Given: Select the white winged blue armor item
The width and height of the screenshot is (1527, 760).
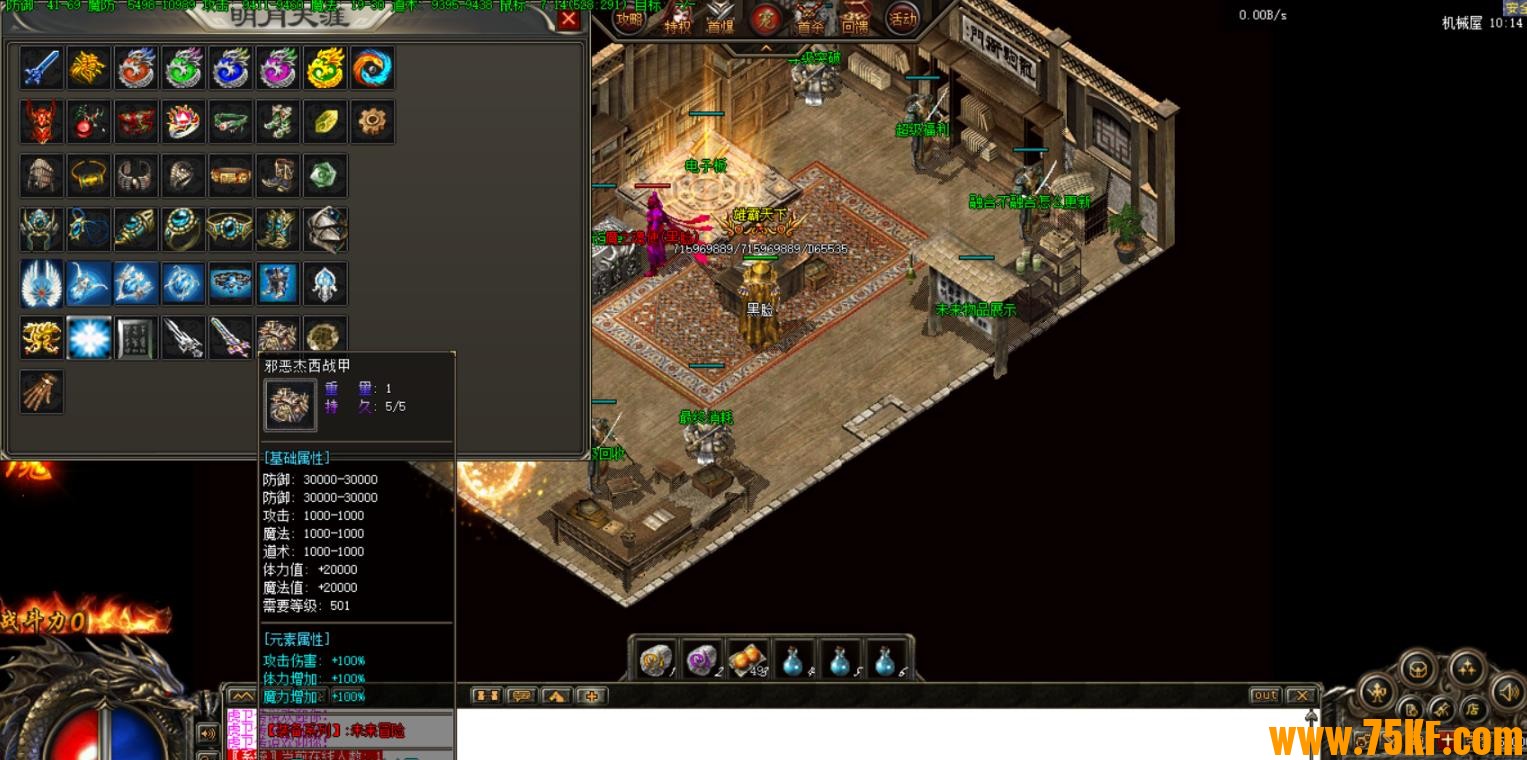Looking at the screenshot, I should pos(41,284).
